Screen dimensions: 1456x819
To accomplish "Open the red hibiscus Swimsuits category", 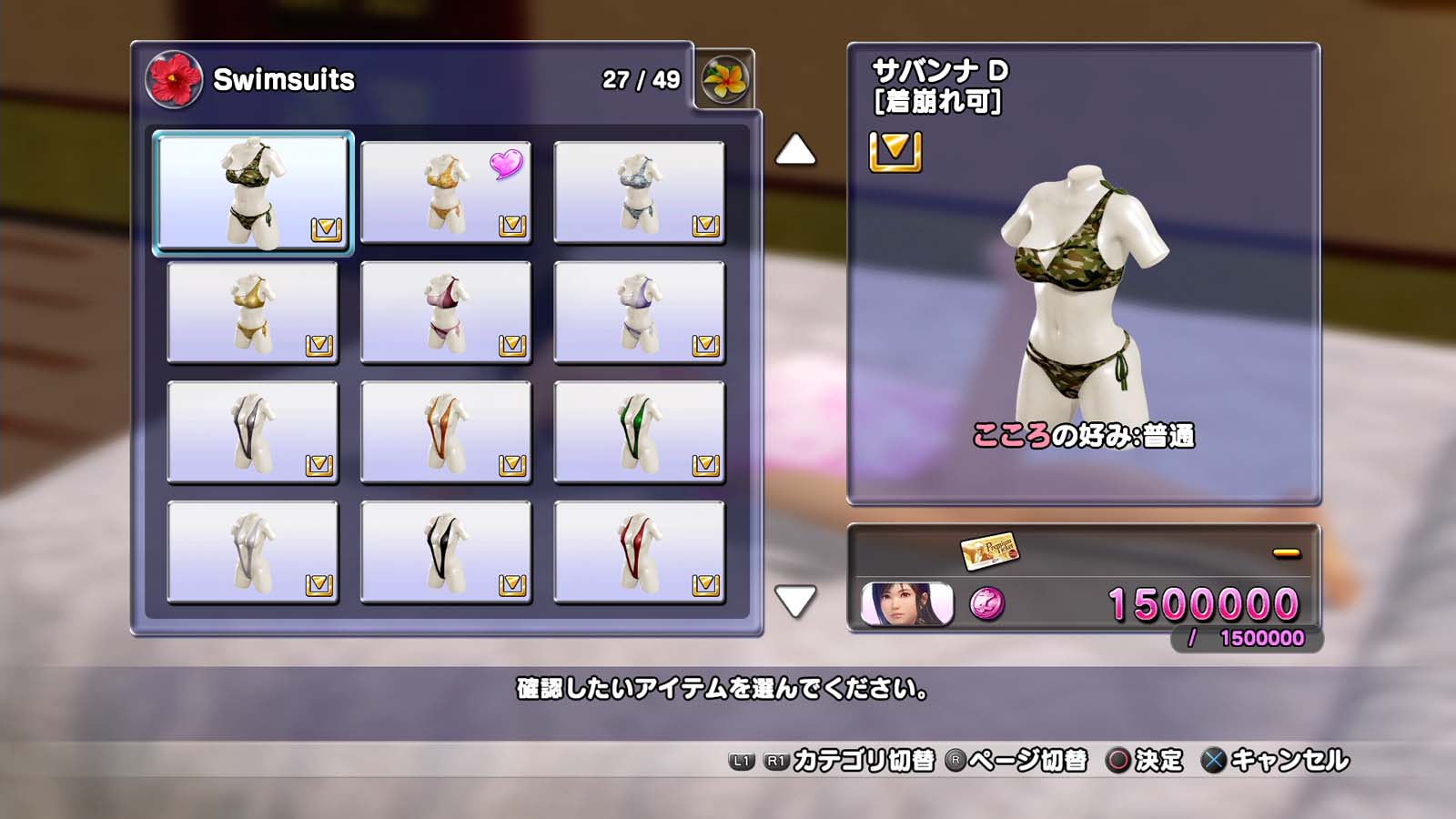I will coord(174,79).
